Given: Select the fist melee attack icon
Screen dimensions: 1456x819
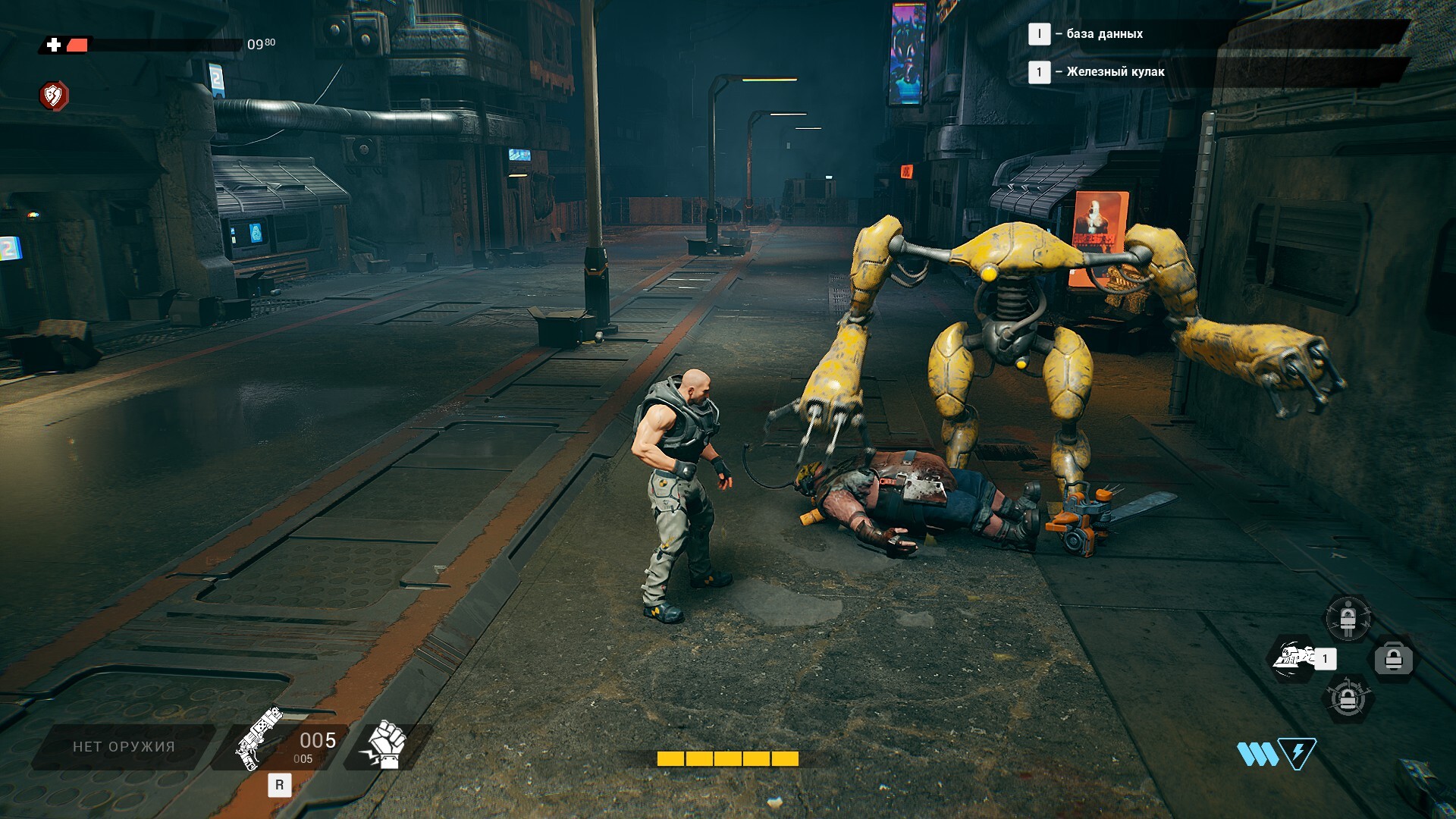Looking at the screenshot, I should (x=387, y=745).
